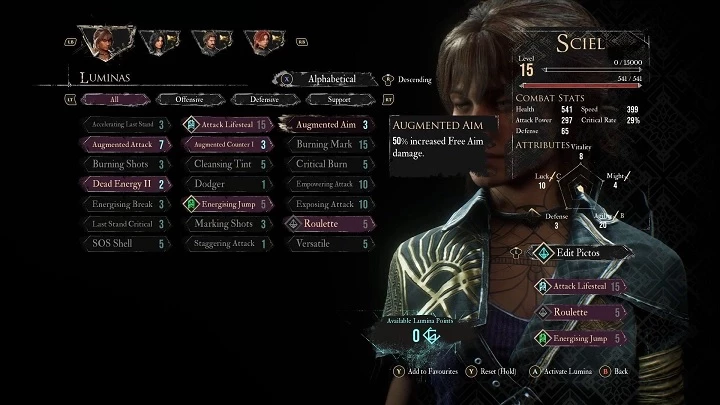Activate the Exposing Attack lumina
The image size is (720, 405).
[x=325, y=204]
